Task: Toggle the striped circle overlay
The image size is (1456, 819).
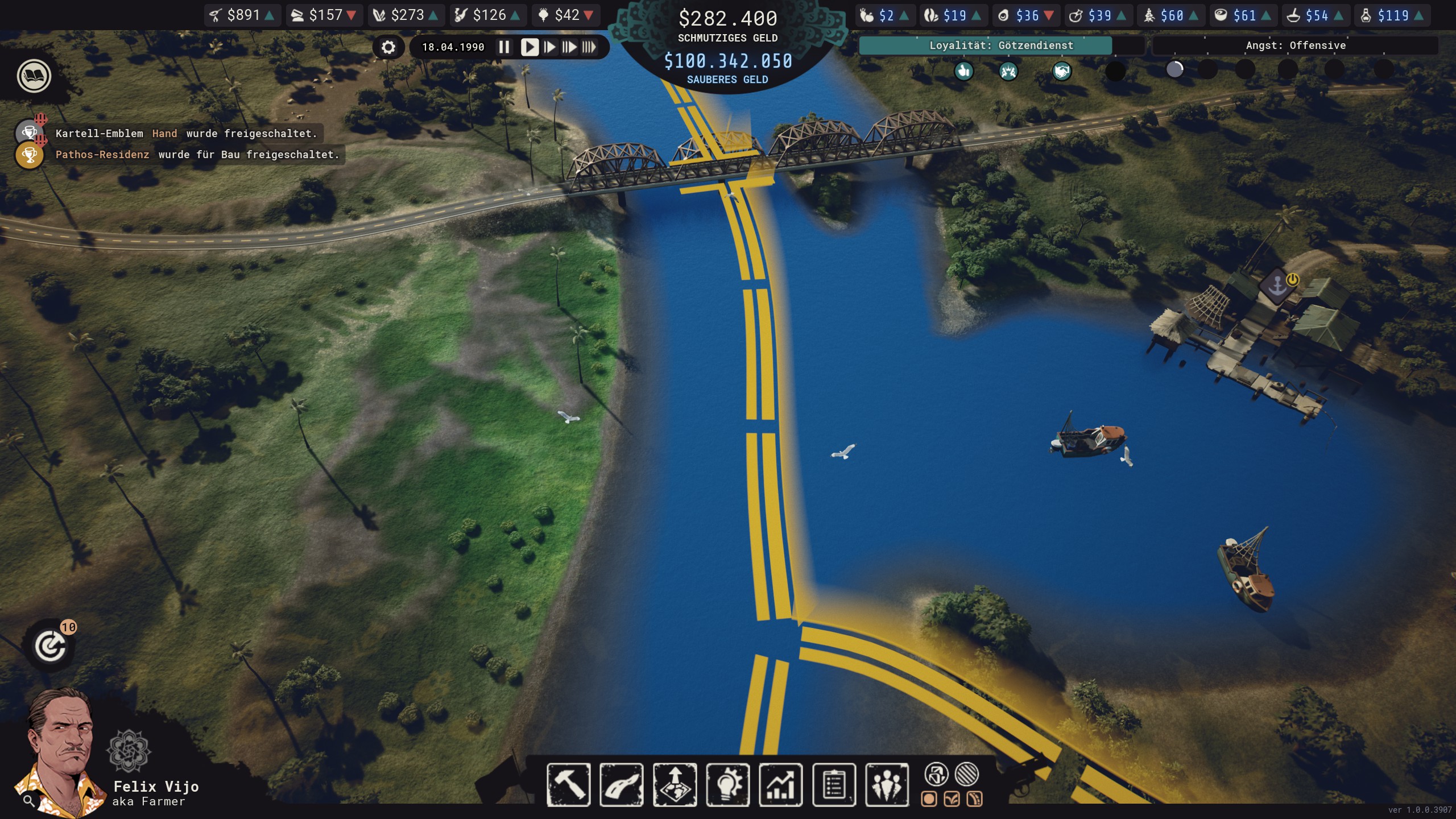Action: click(x=967, y=774)
